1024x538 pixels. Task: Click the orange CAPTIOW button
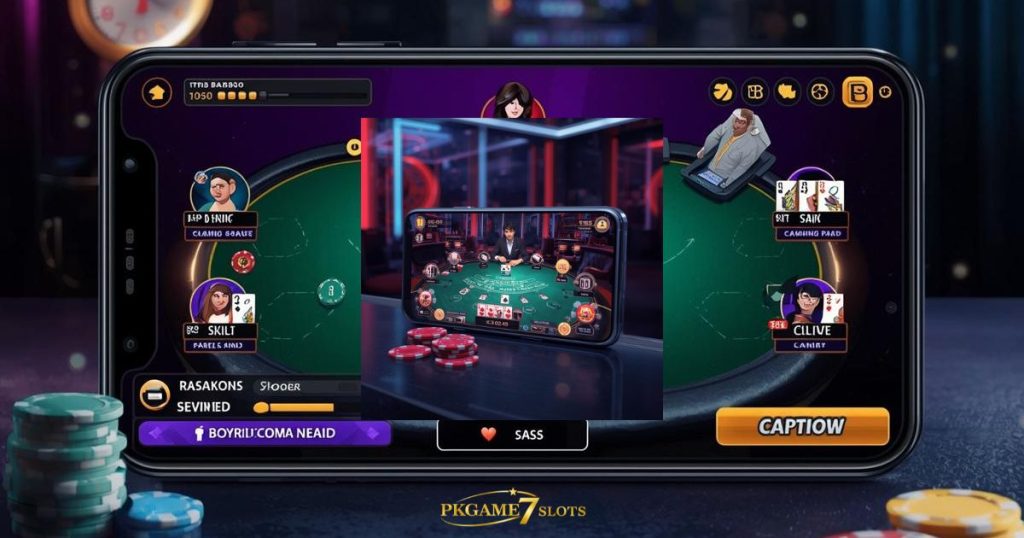pyautogui.click(x=802, y=426)
